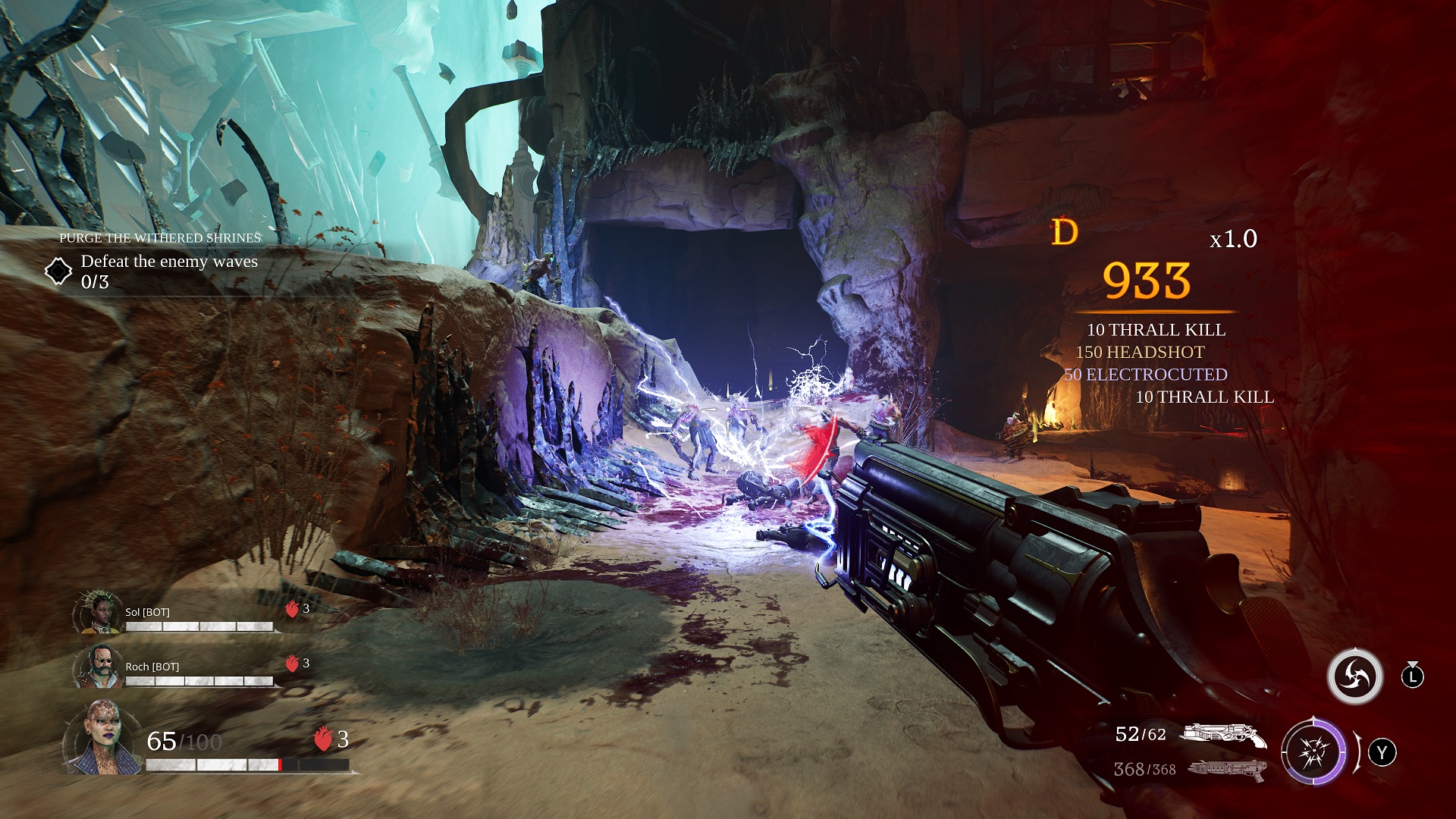Activate the purple starburst ability icon
Image resolution: width=1456 pixels, height=819 pixels.
click(1313, 752)
